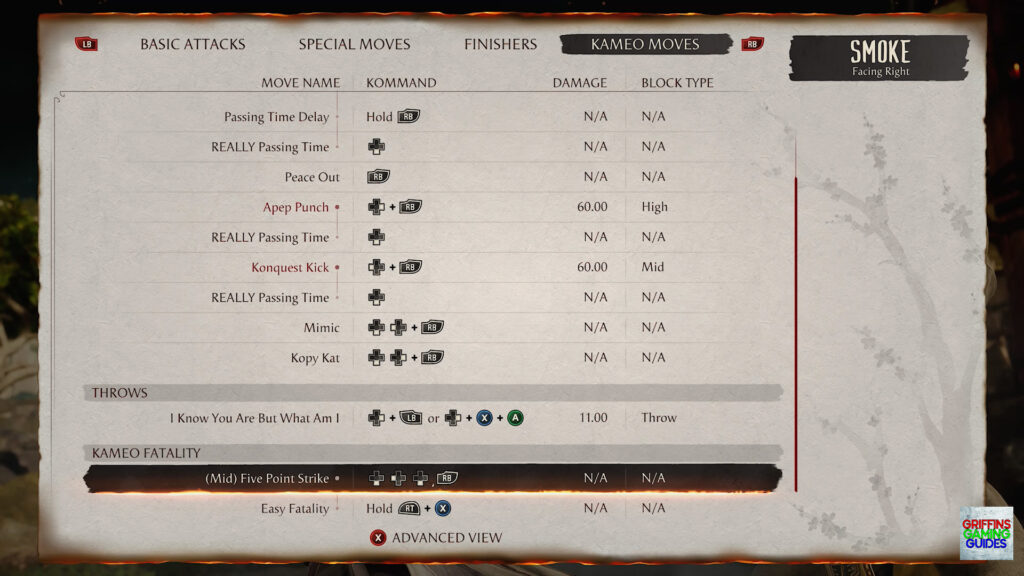
Task: Highlight the (Mid) Five Point Strike fatality
Action: point(267,478)
